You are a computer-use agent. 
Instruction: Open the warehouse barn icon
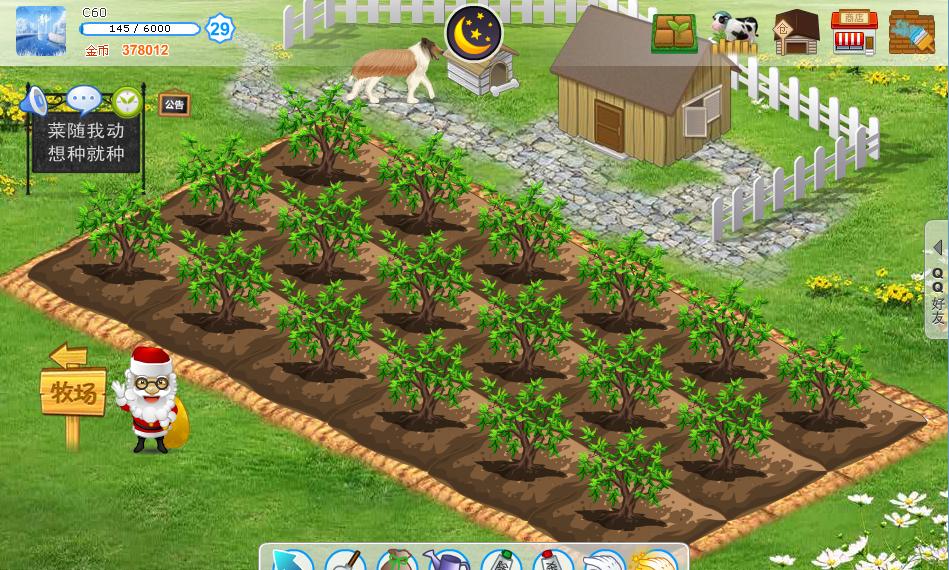[796, 33]
